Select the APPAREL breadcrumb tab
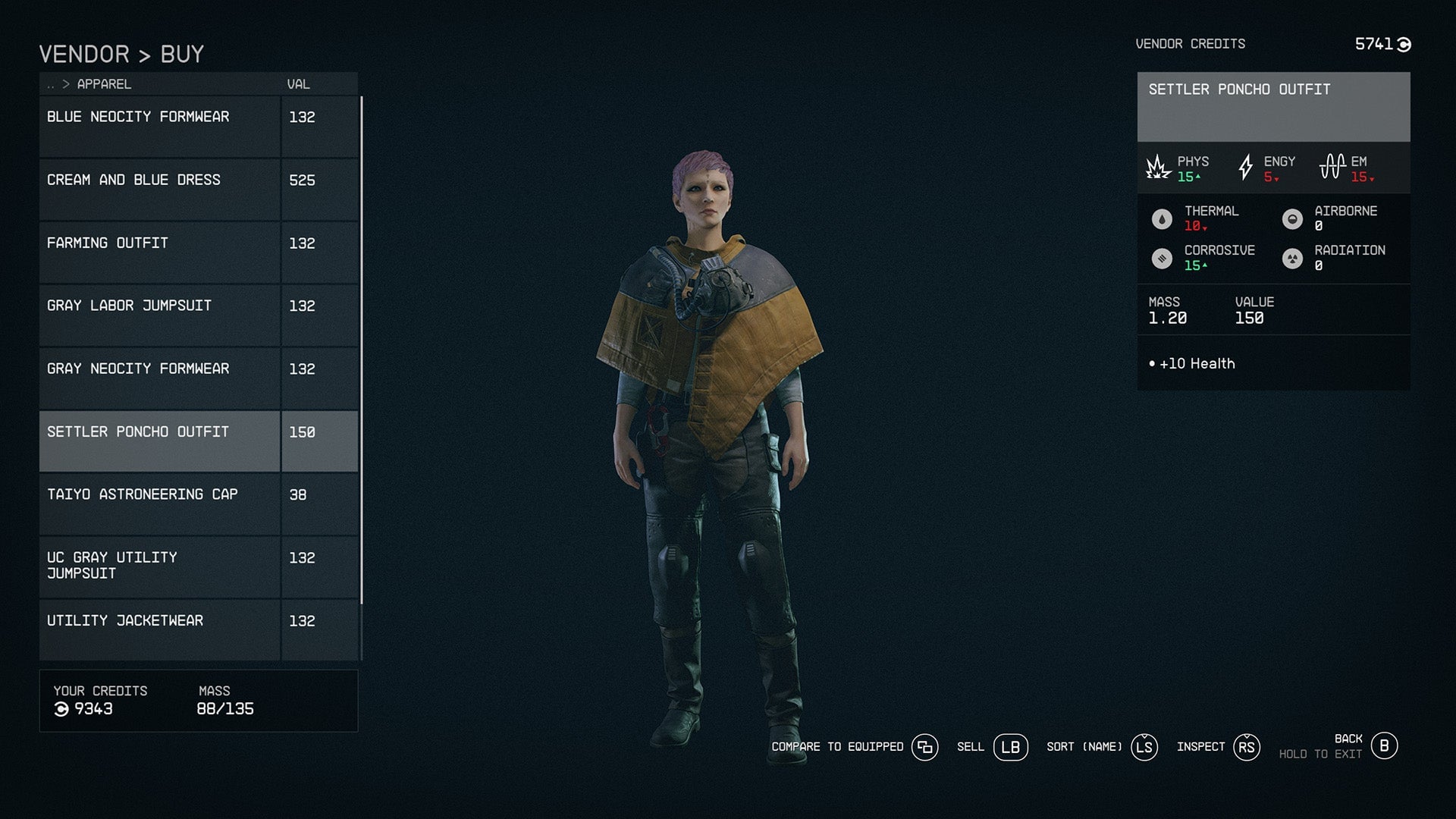 (x=103, y=84)
